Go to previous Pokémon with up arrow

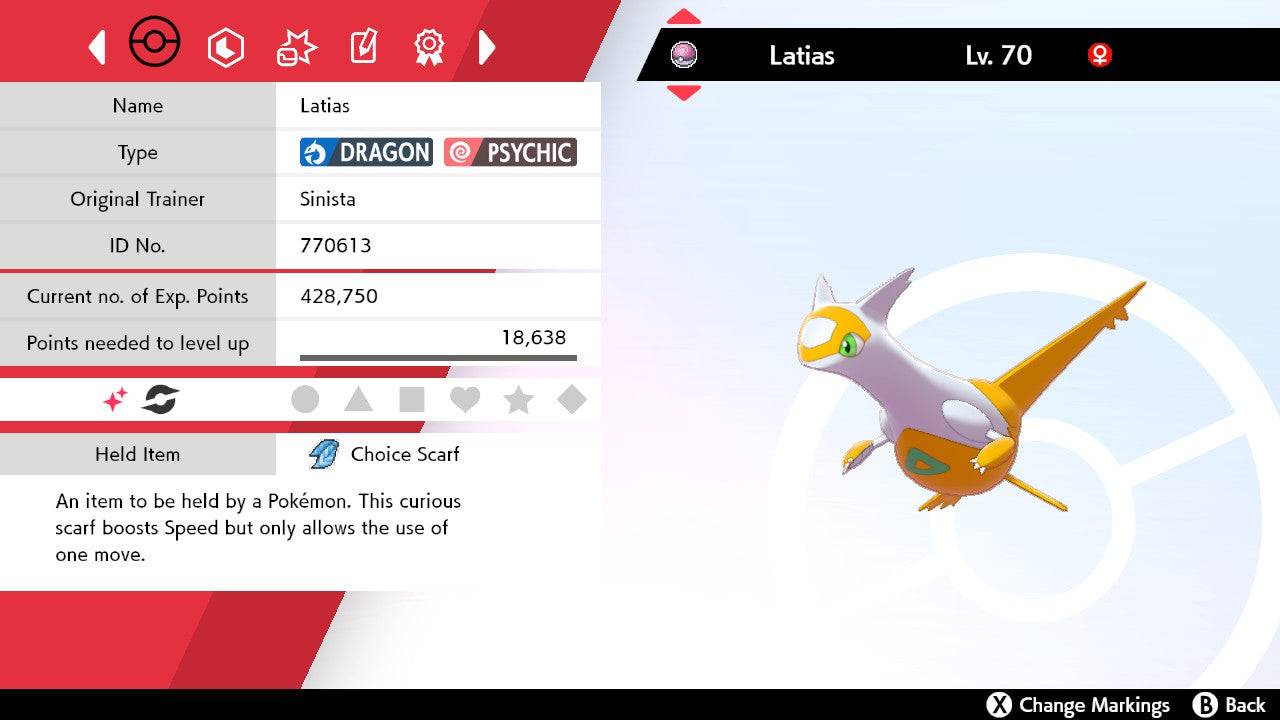[x=684, y=17]
